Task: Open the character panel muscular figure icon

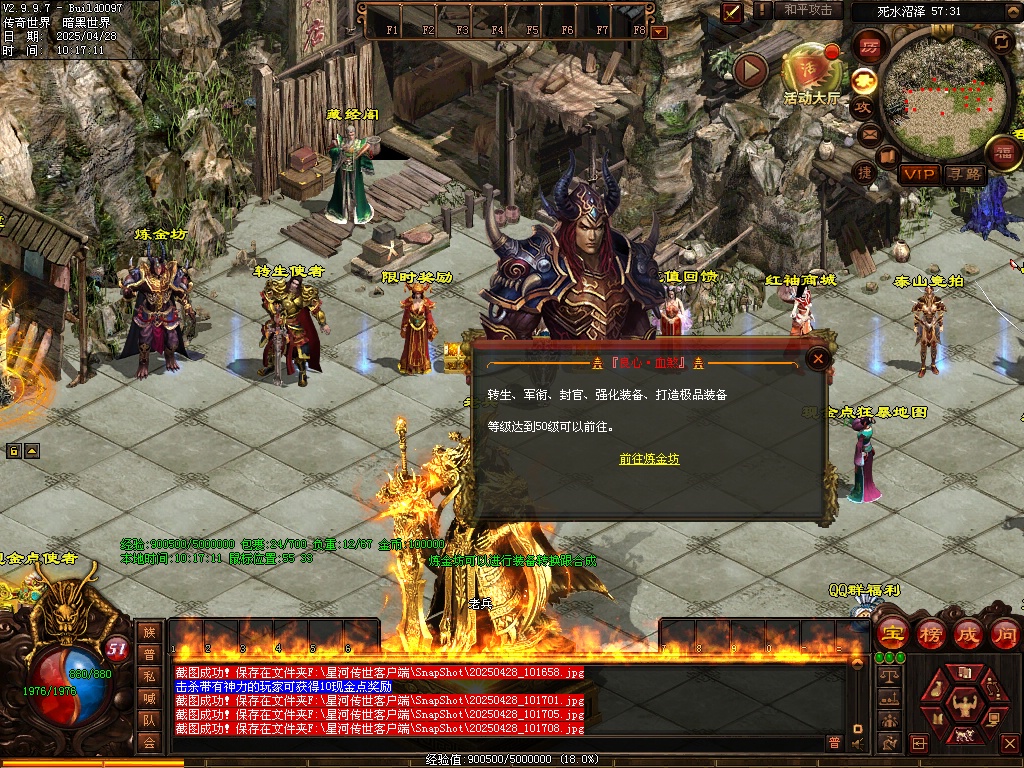Action: click(965, 706)
